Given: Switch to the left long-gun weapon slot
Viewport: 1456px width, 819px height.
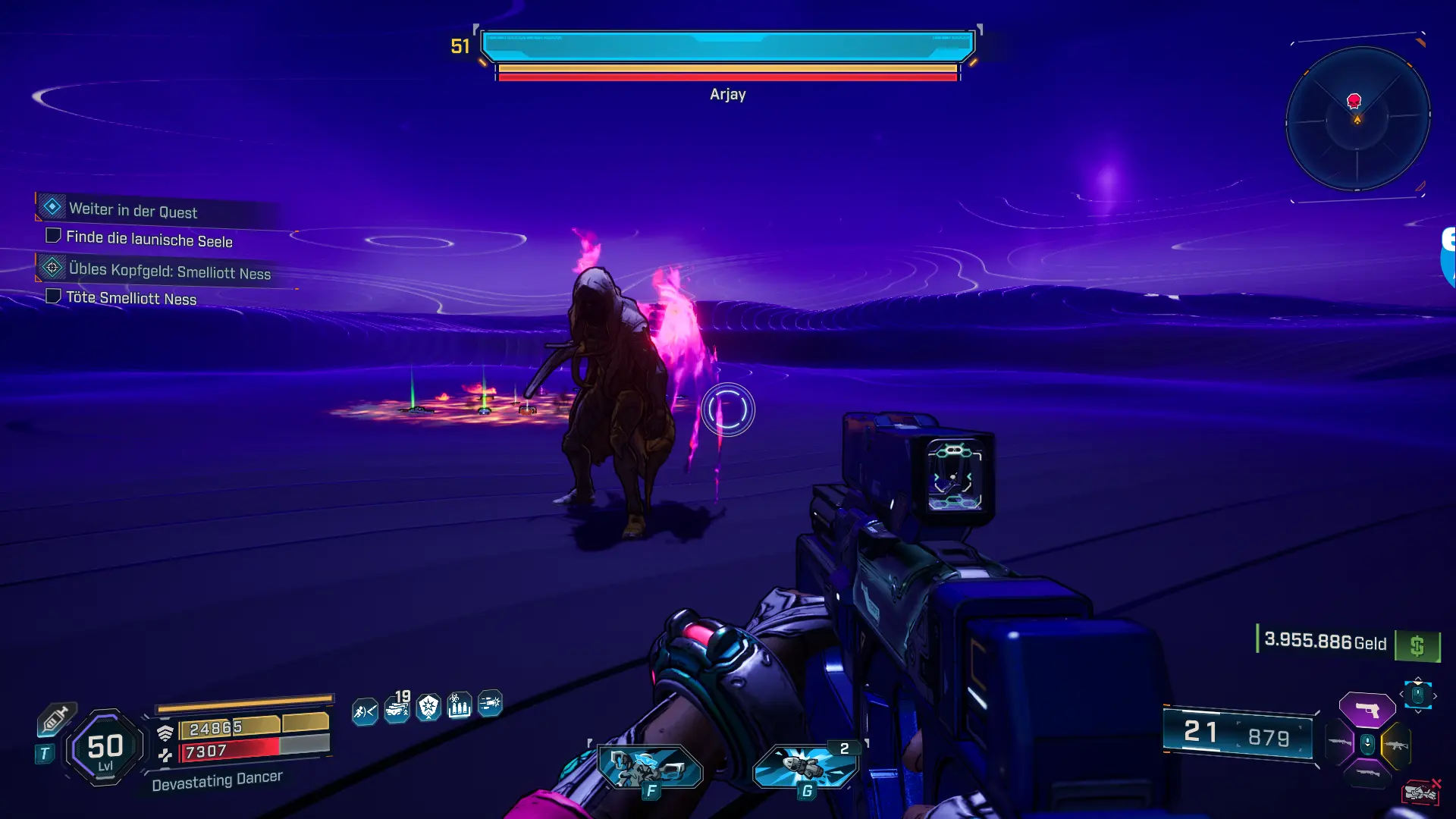Looking at the screenshot, I should click(1340, 742).
